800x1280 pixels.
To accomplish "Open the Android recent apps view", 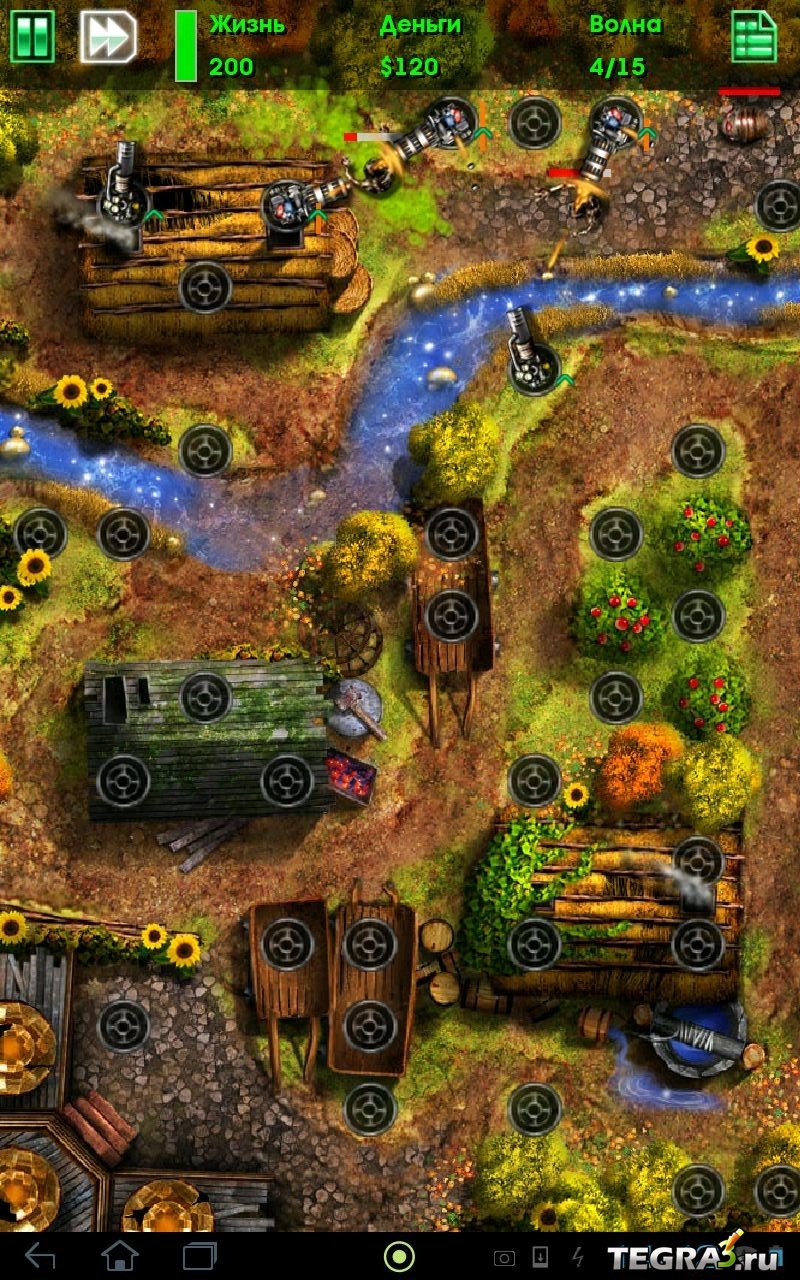I will (x=200, y=1255).
